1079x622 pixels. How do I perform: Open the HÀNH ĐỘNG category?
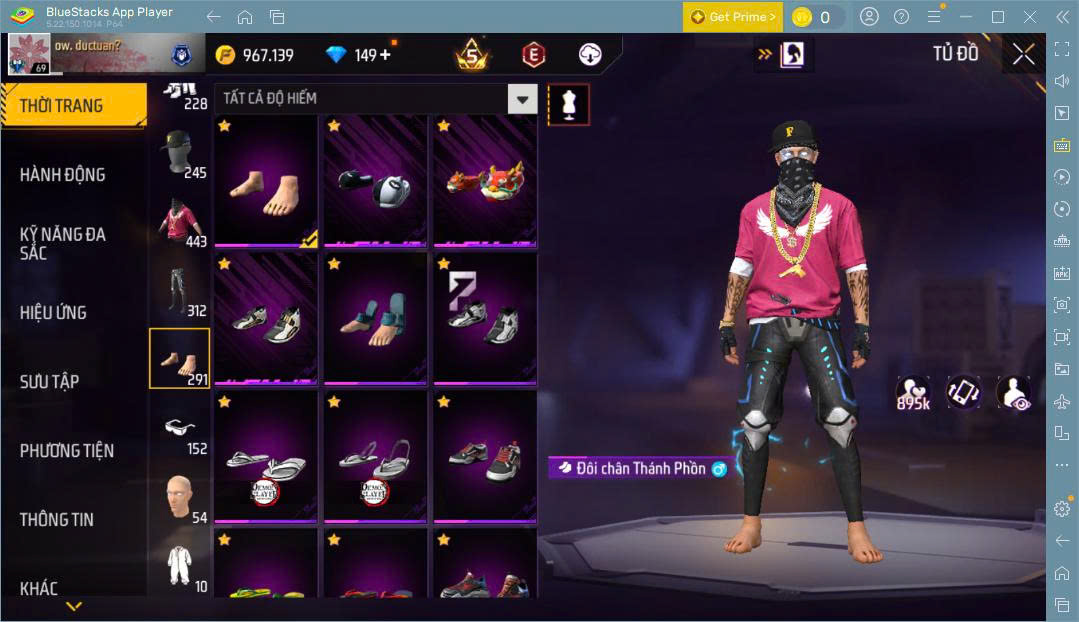tap(63, 175)
